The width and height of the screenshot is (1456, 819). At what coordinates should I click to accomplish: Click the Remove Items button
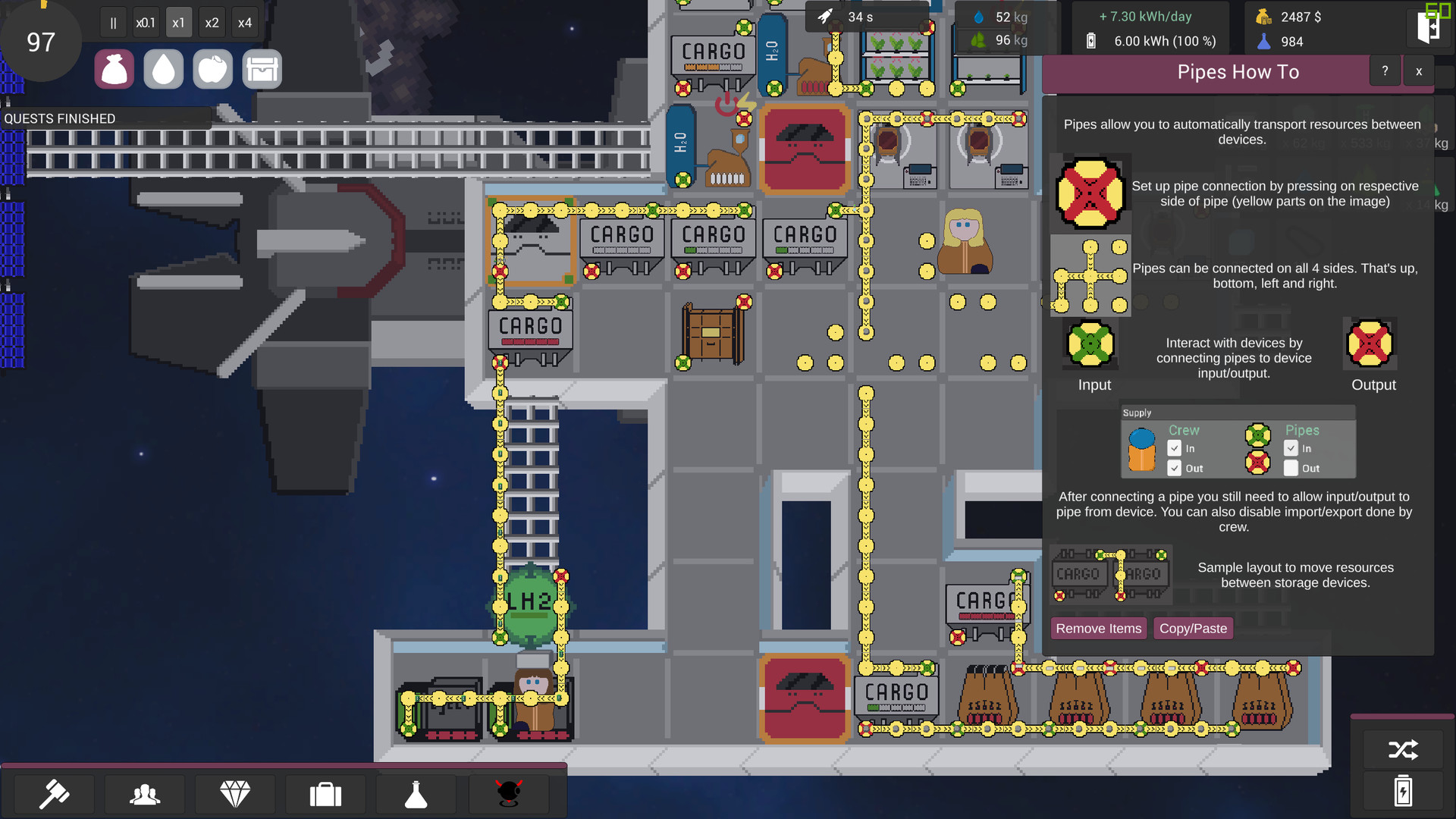point(1098,628)
